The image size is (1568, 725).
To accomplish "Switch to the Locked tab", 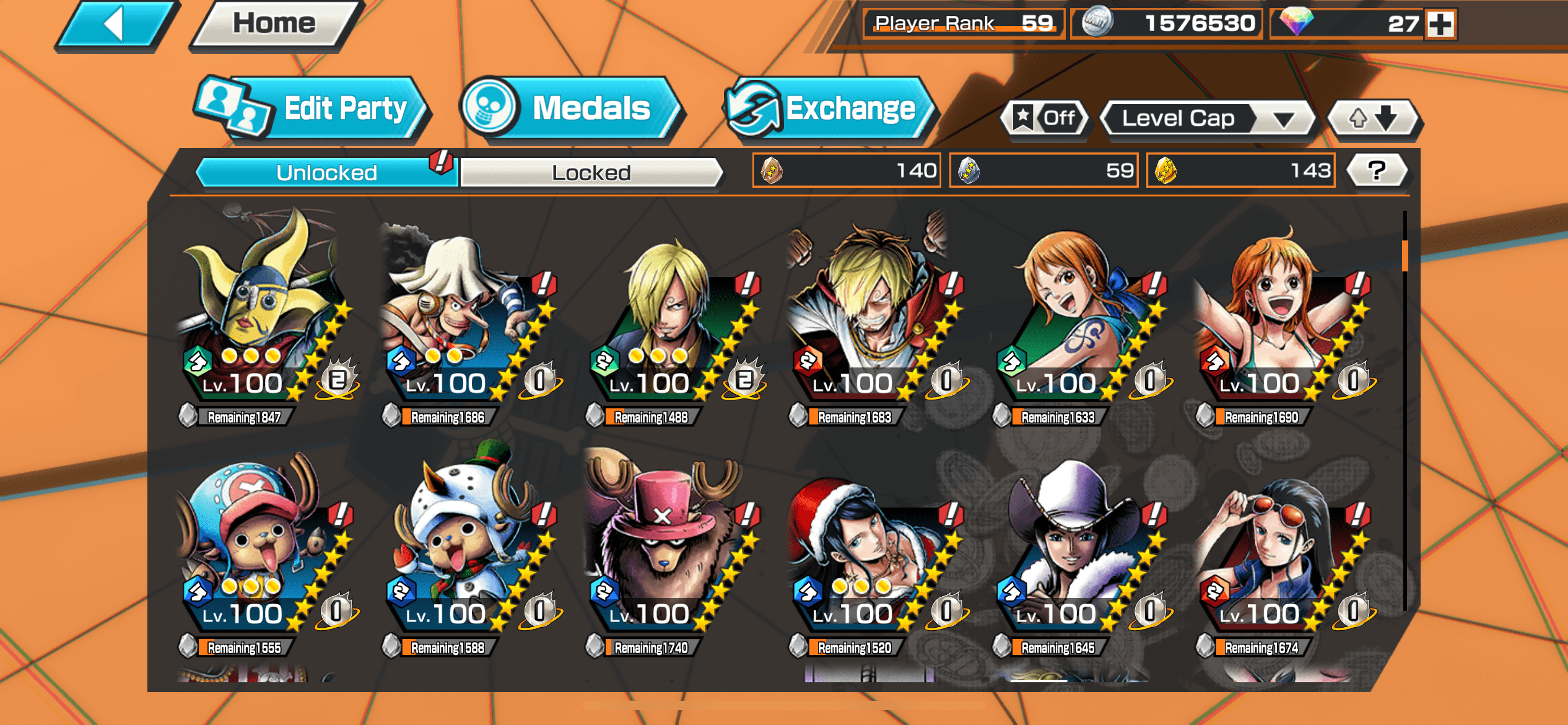I will point(591,172).
